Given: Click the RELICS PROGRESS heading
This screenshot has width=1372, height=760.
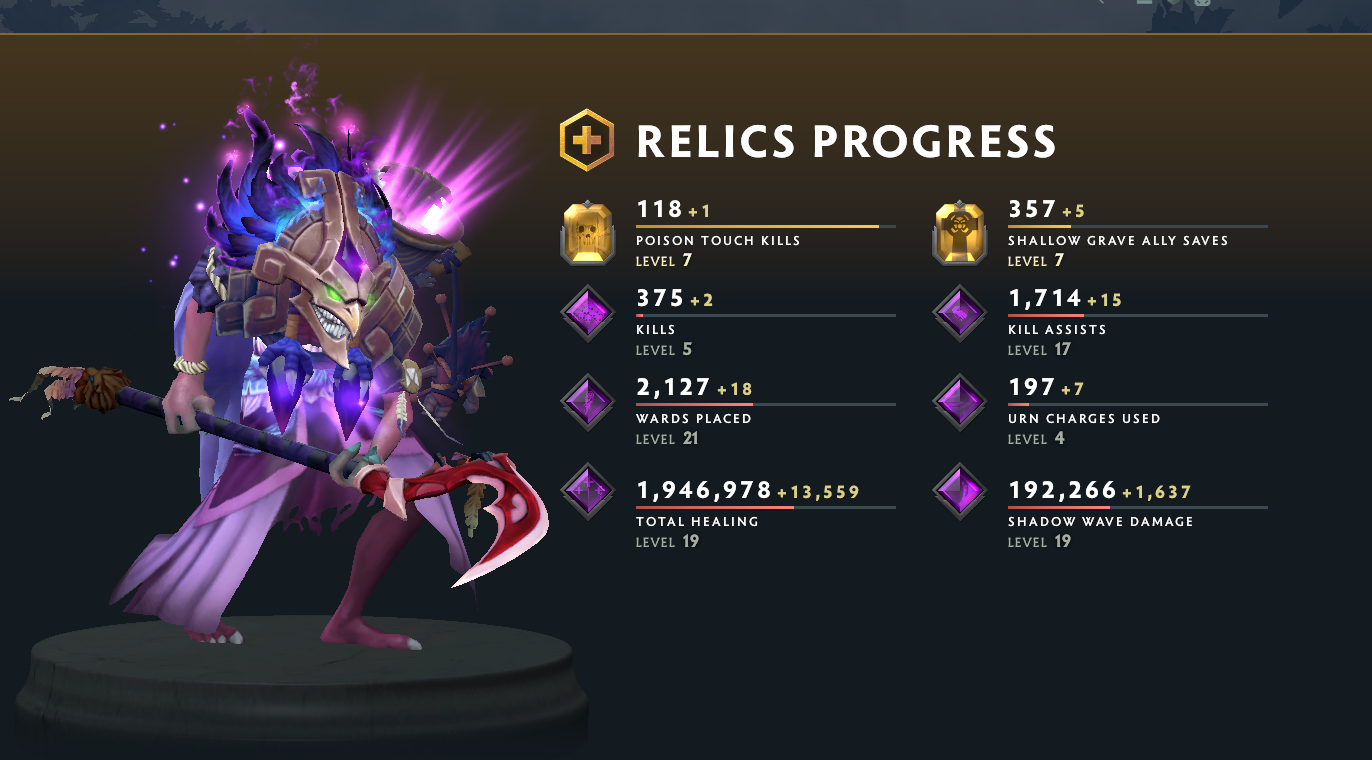Looking at the screenshot, I should pyautogui.click(x=845, y=142).
